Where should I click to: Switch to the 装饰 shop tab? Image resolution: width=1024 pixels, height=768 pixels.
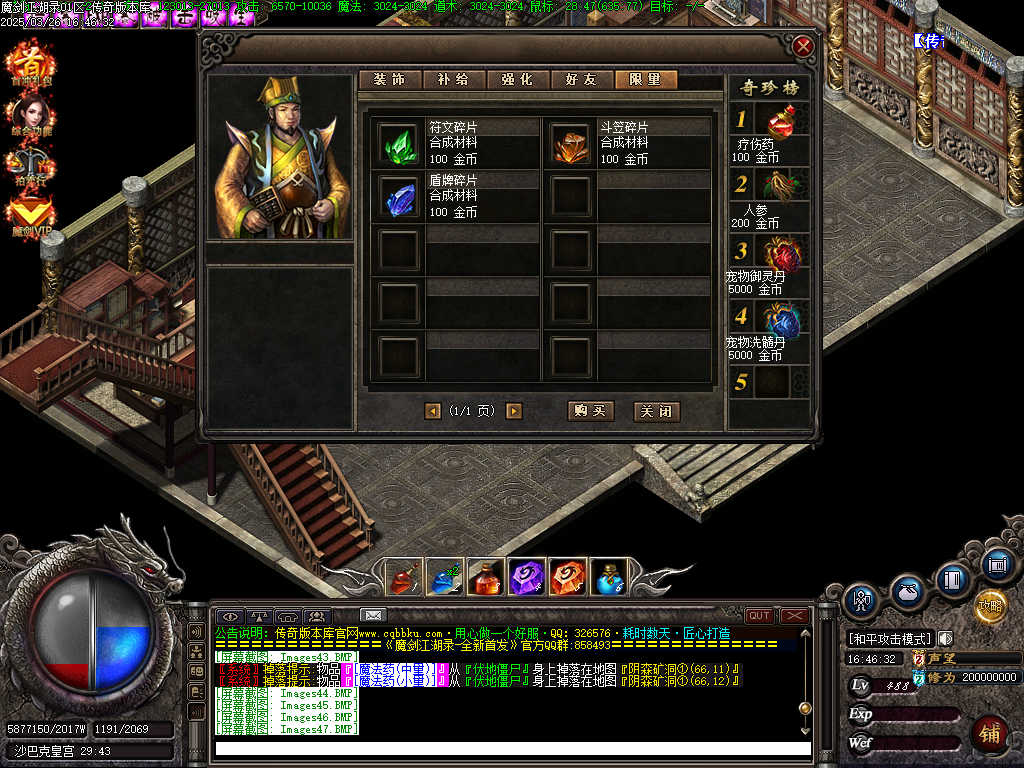click(390, 80)
